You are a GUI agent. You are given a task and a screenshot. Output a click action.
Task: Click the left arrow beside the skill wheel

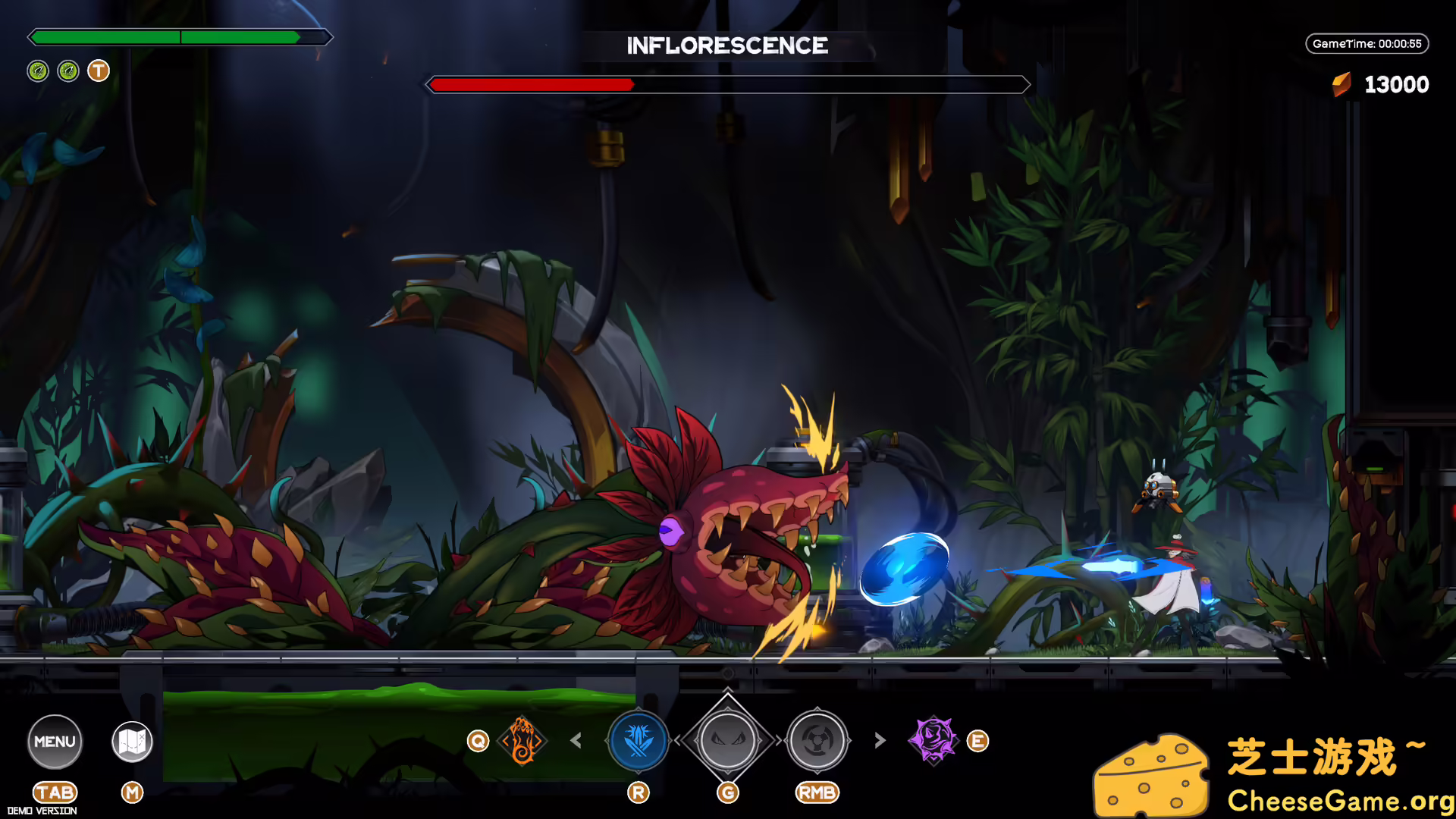click(x=576, y=740)
